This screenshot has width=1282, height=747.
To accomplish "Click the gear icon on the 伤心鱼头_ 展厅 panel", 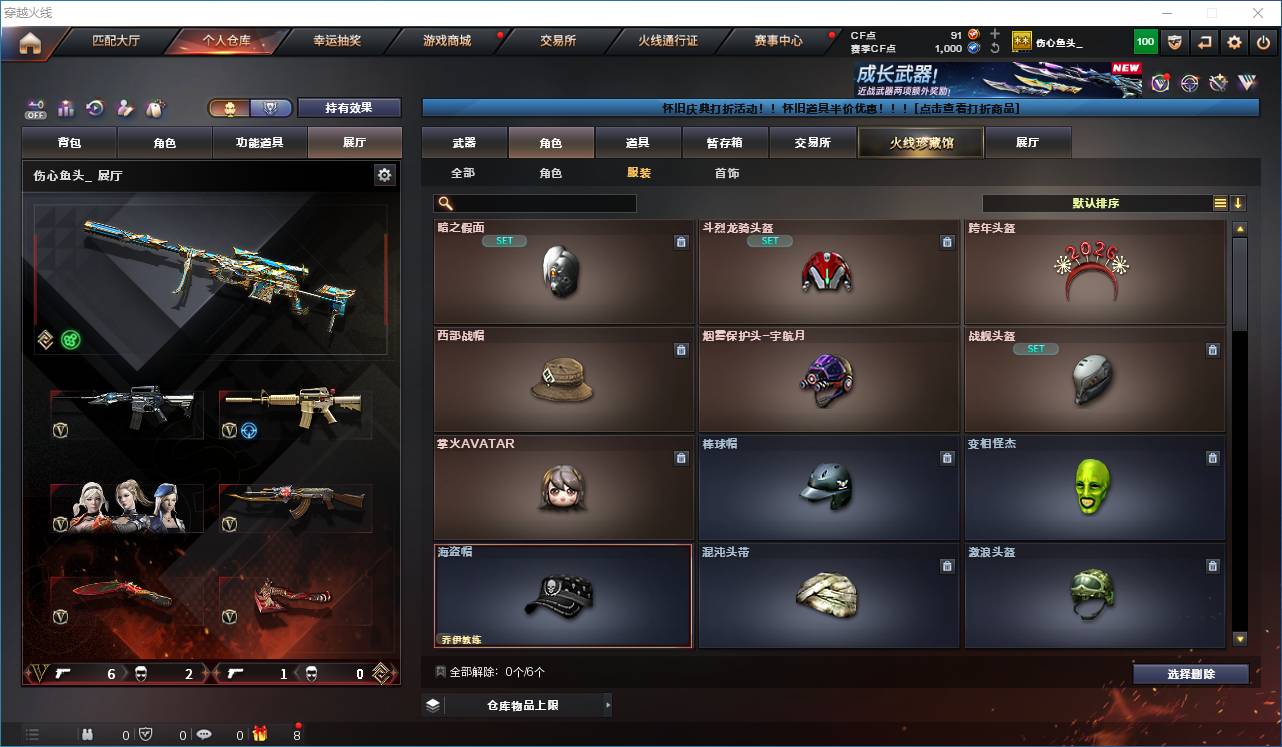I will 385,174.
